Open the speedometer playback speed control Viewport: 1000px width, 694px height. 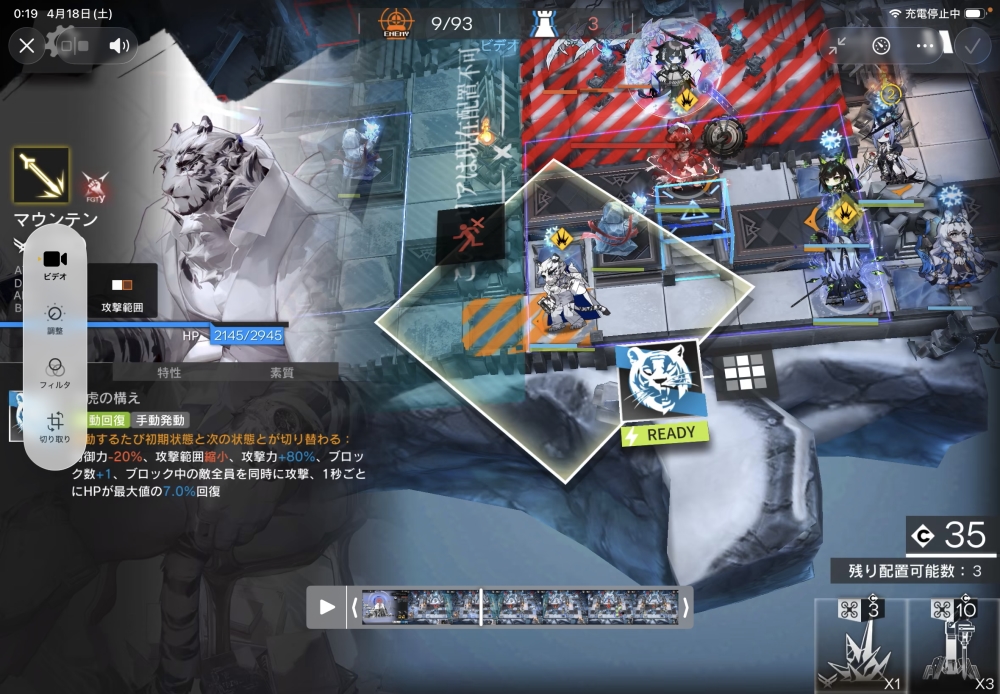tap(881, 45)
